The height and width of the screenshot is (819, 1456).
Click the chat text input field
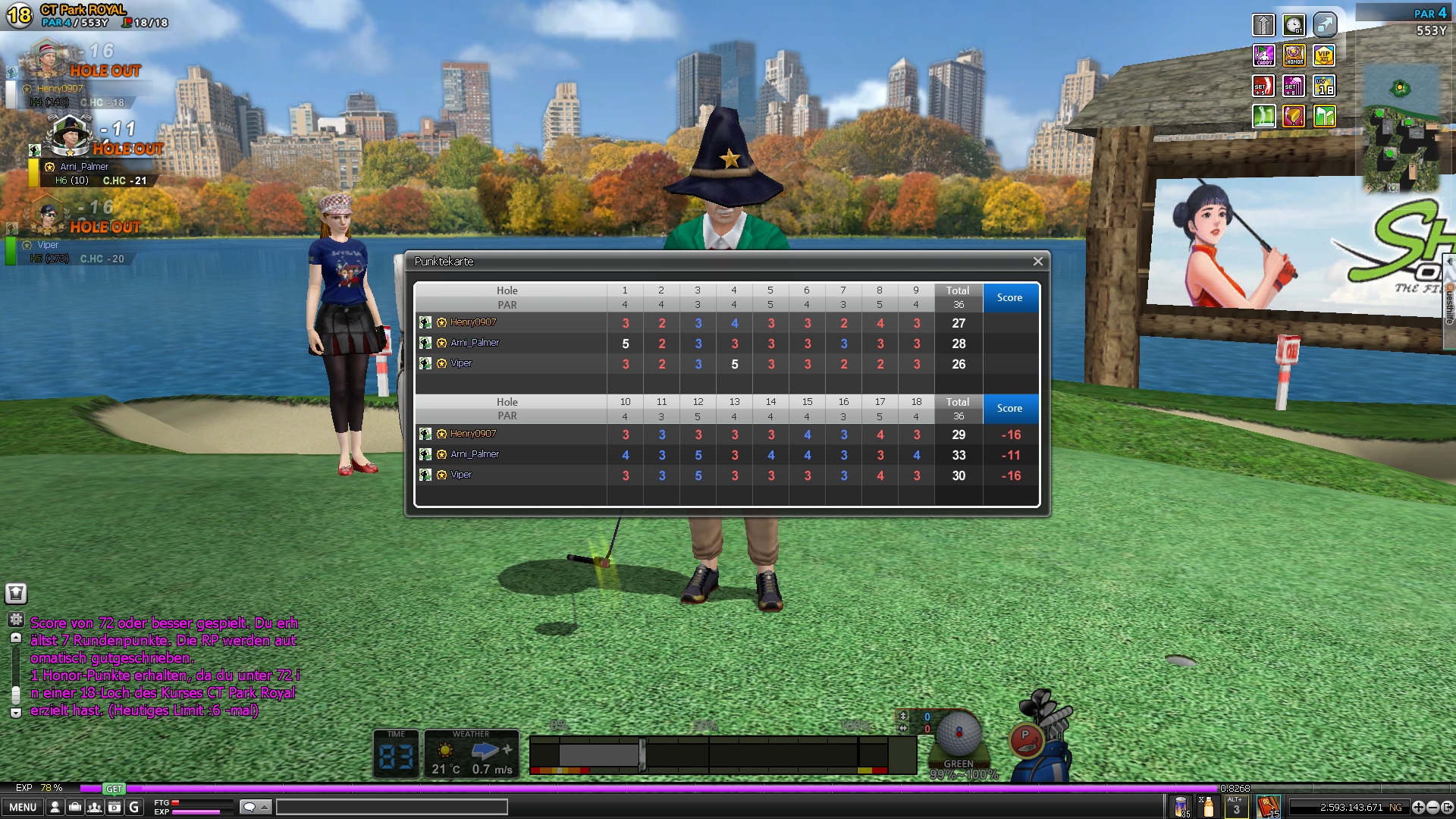click(391, 807)
